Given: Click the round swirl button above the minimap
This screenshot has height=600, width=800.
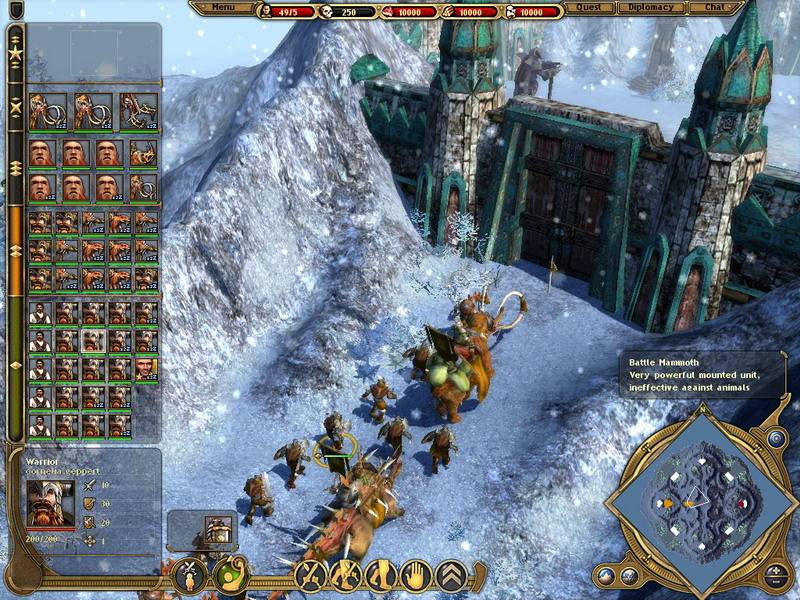Looking at the screenshot, I should coord(777,438).
